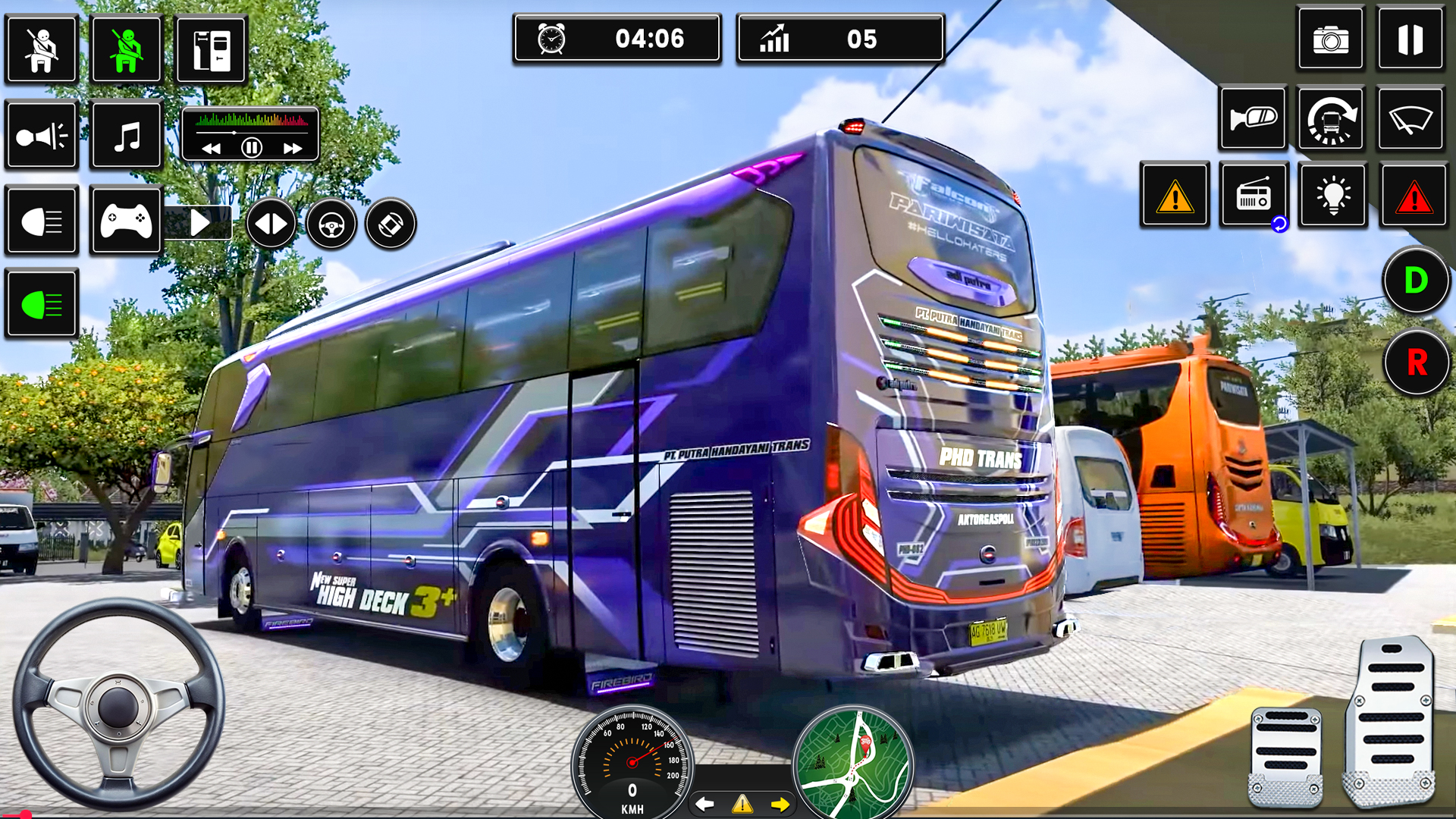Rewind to the previous music track
Viewport: 1456px width, 819px height.
(x=211, y=149)
